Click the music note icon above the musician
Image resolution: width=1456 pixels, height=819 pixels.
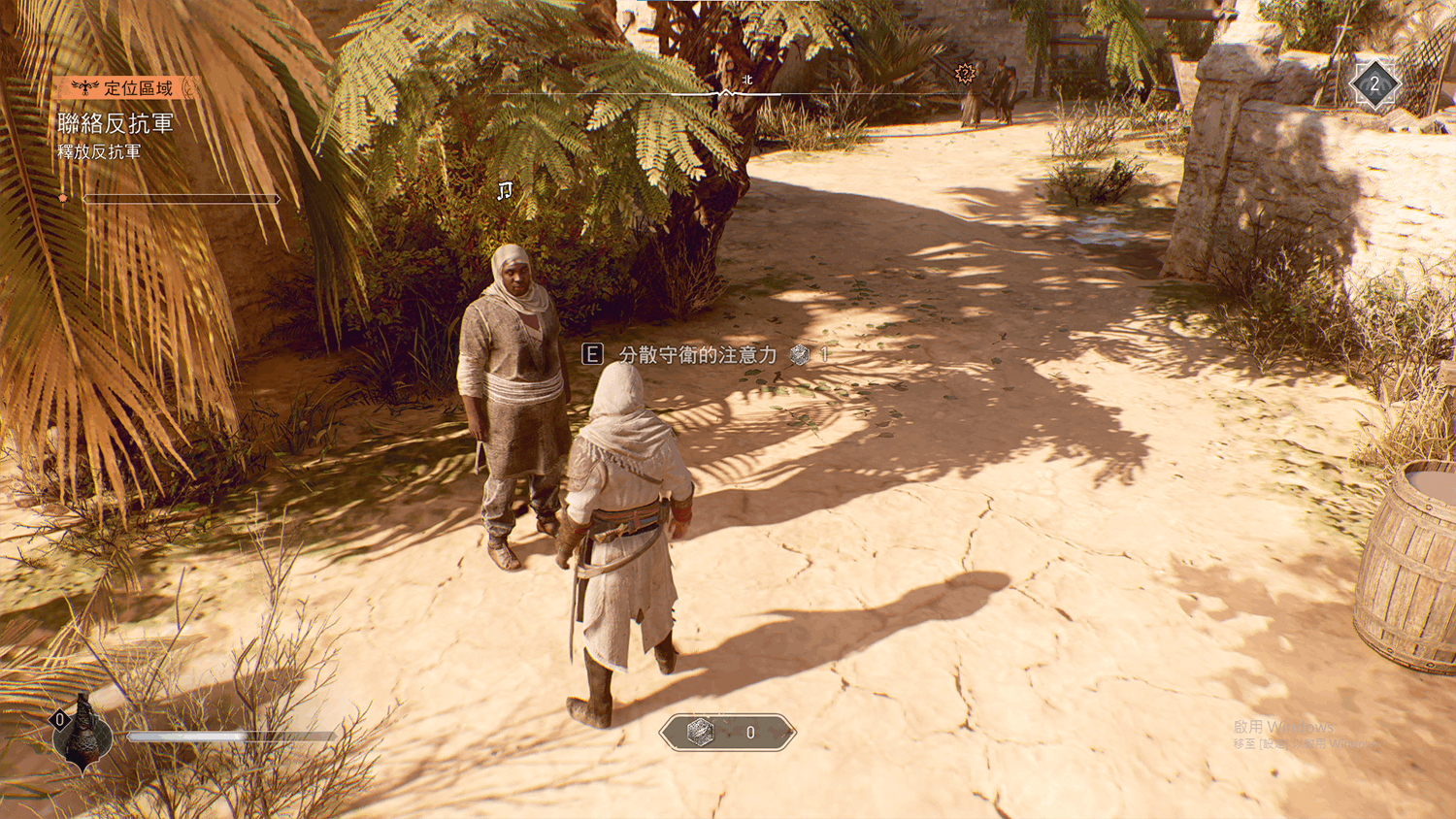tap(505, 190)
